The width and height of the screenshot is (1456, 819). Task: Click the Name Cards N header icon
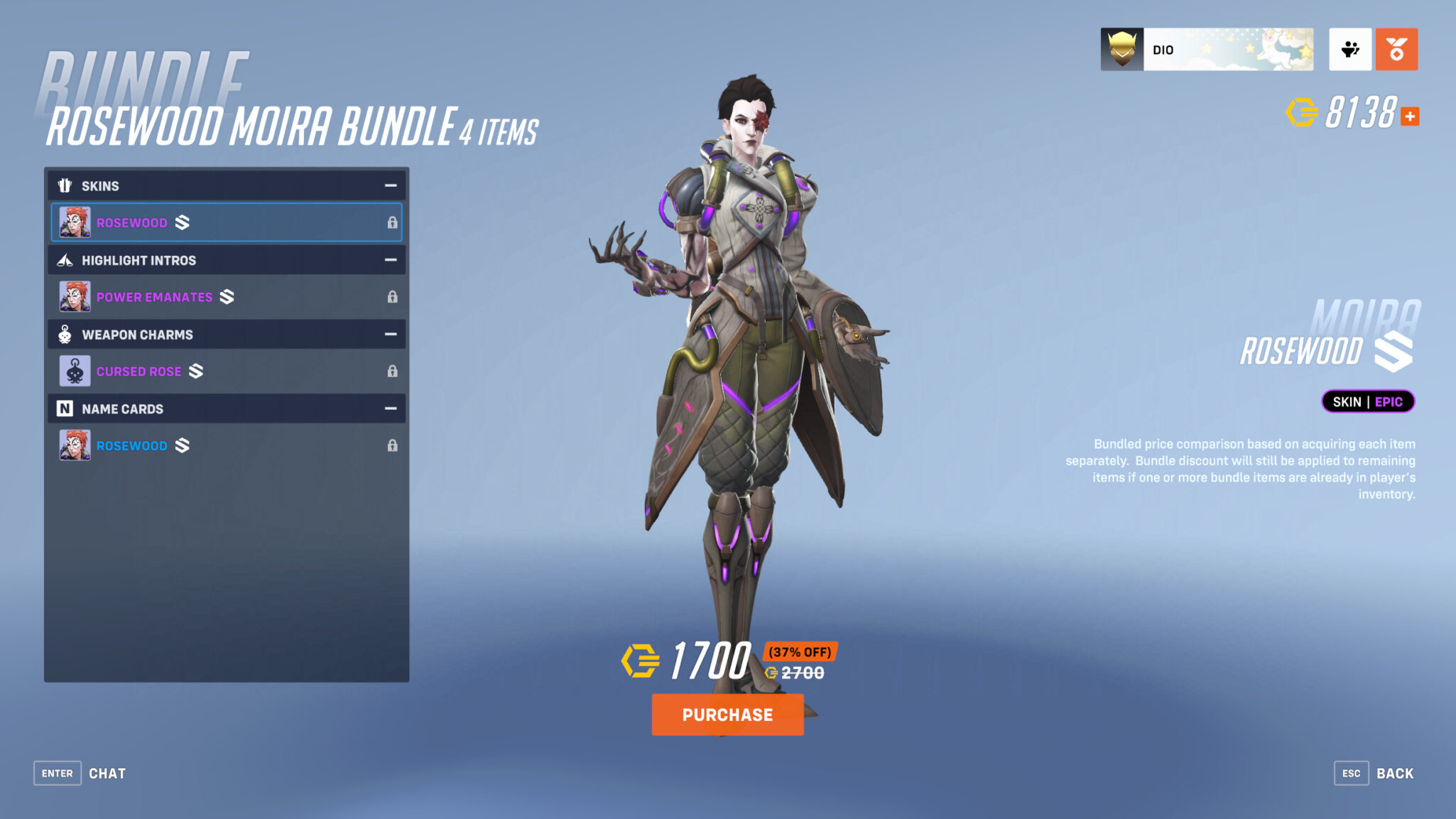[x=65, y=408]
